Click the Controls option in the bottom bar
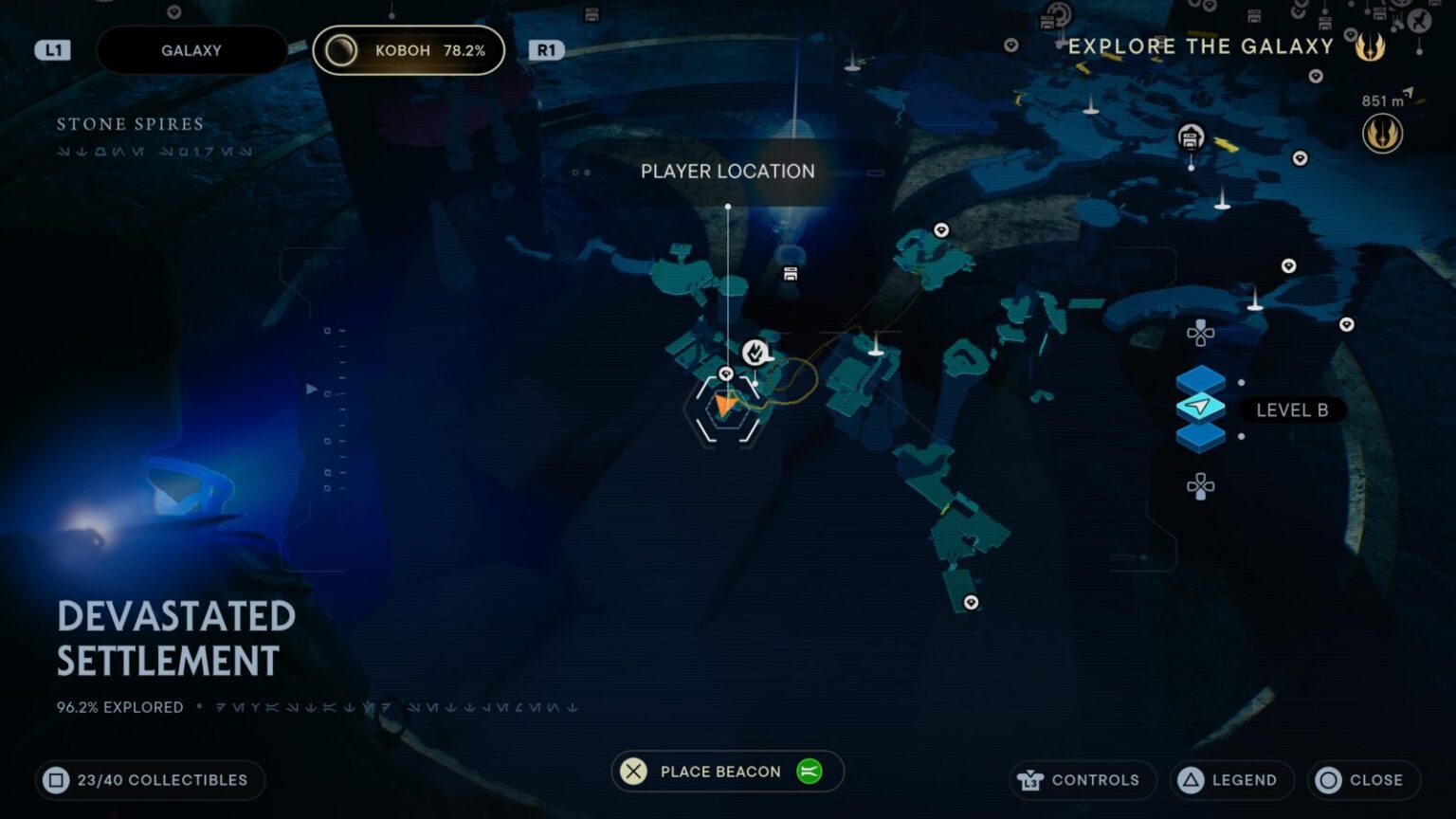The image size is (1456, 819). coord(1081,779)
